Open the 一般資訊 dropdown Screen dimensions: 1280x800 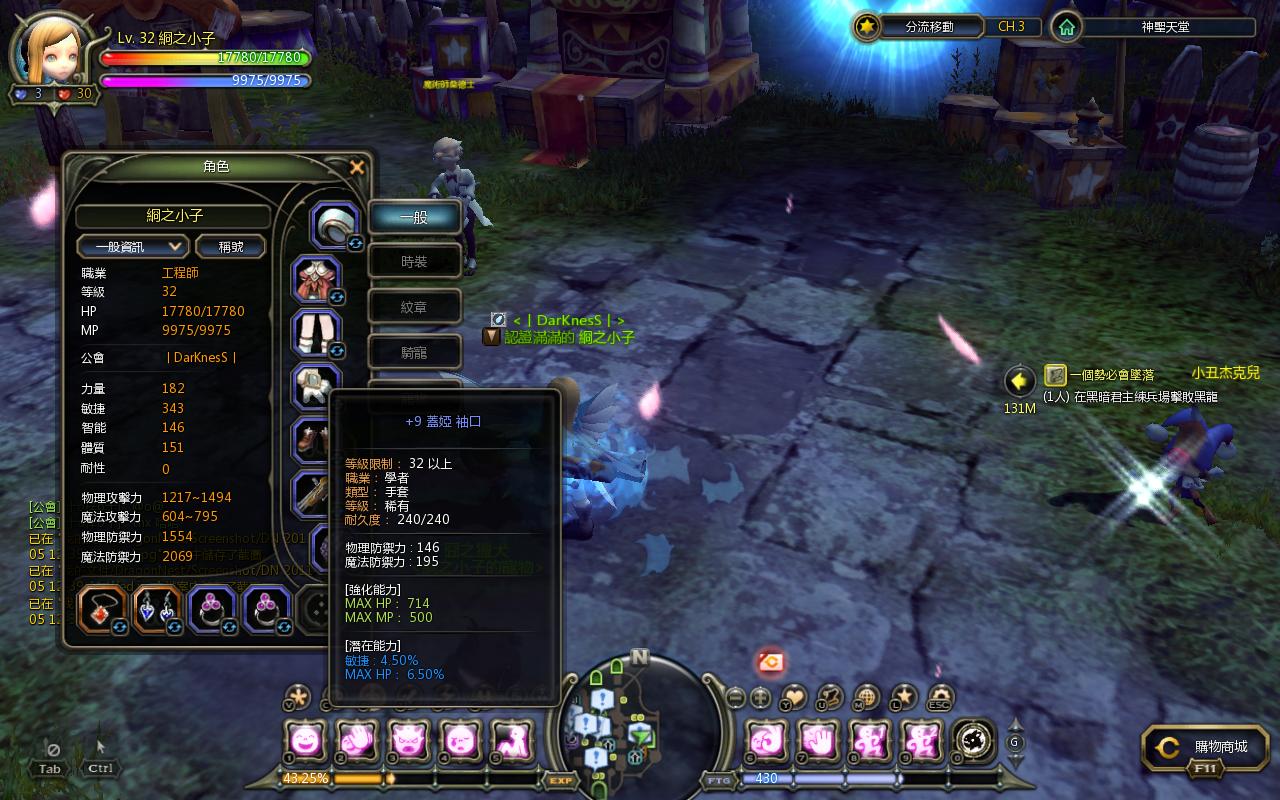(133, 246)
